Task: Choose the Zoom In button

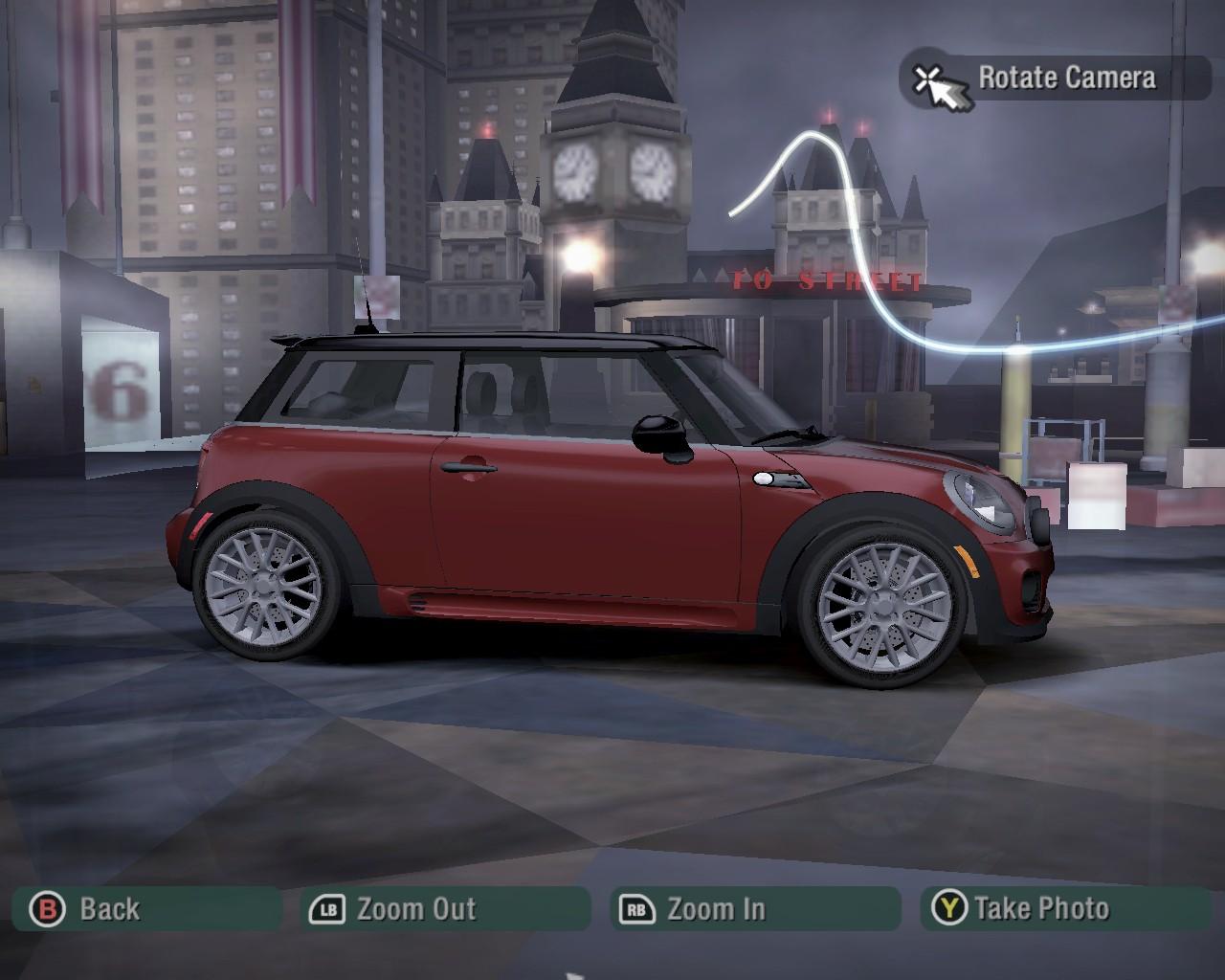Action: tap(756, 908)
